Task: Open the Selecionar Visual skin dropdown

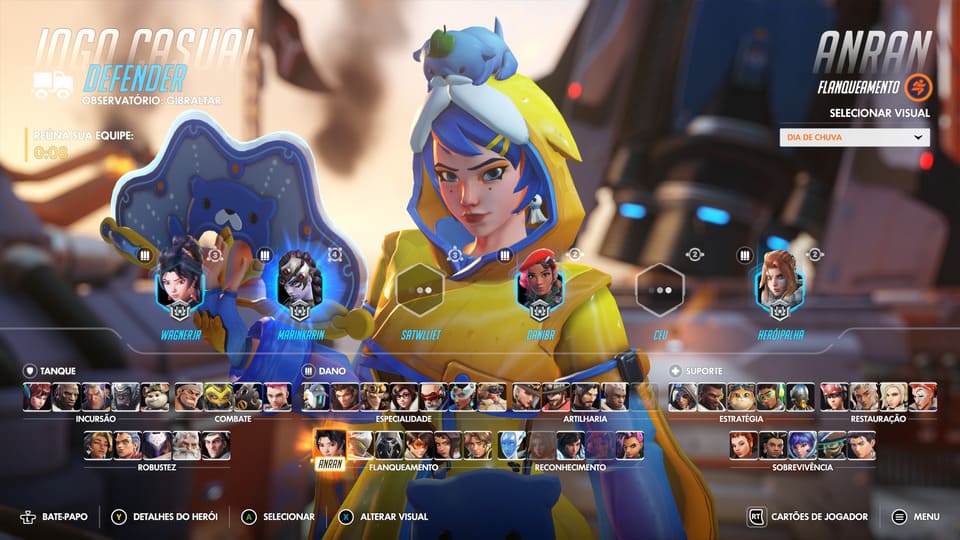Action: [x=854, y=138]
